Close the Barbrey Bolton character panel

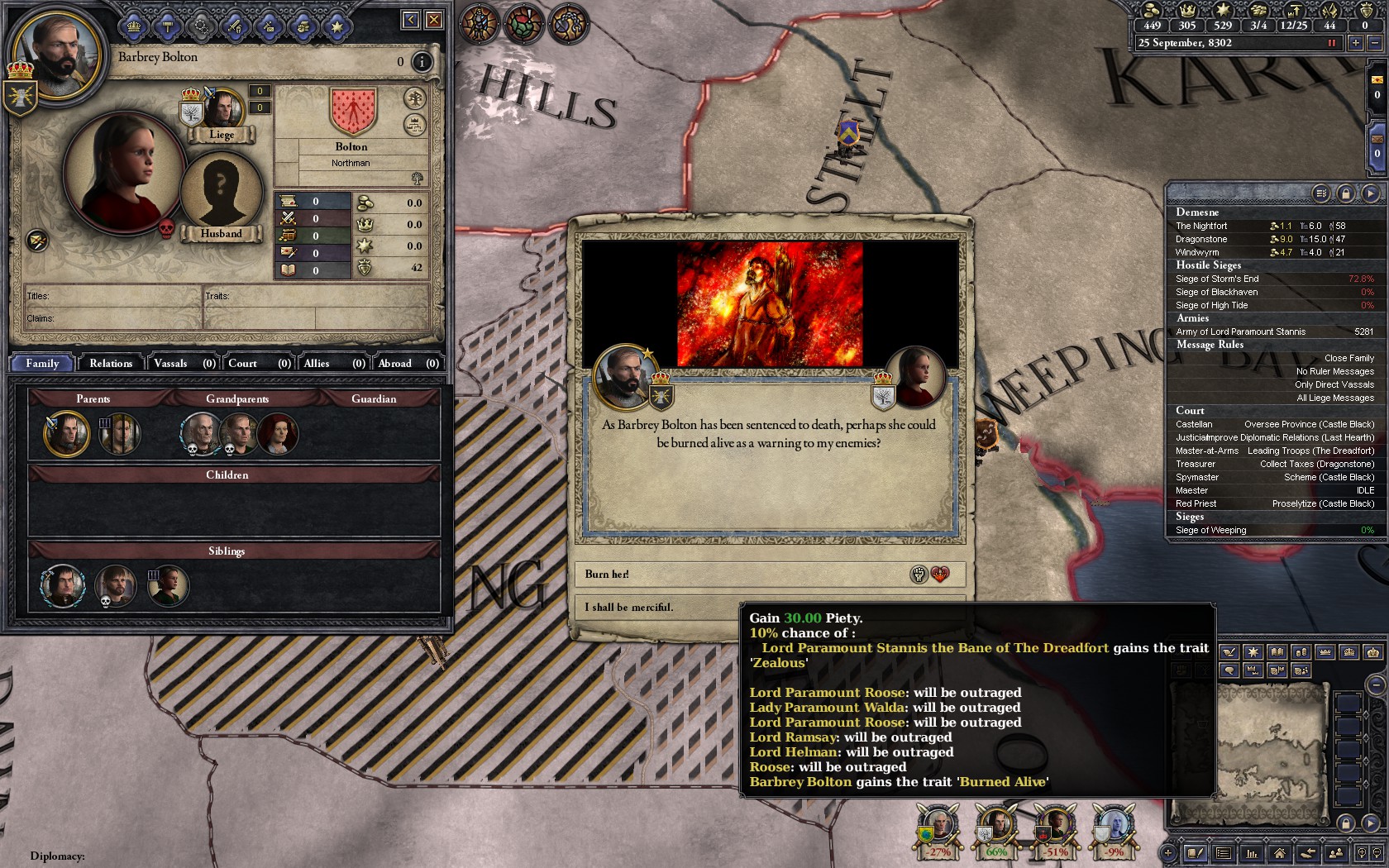[x=434, y=20]
